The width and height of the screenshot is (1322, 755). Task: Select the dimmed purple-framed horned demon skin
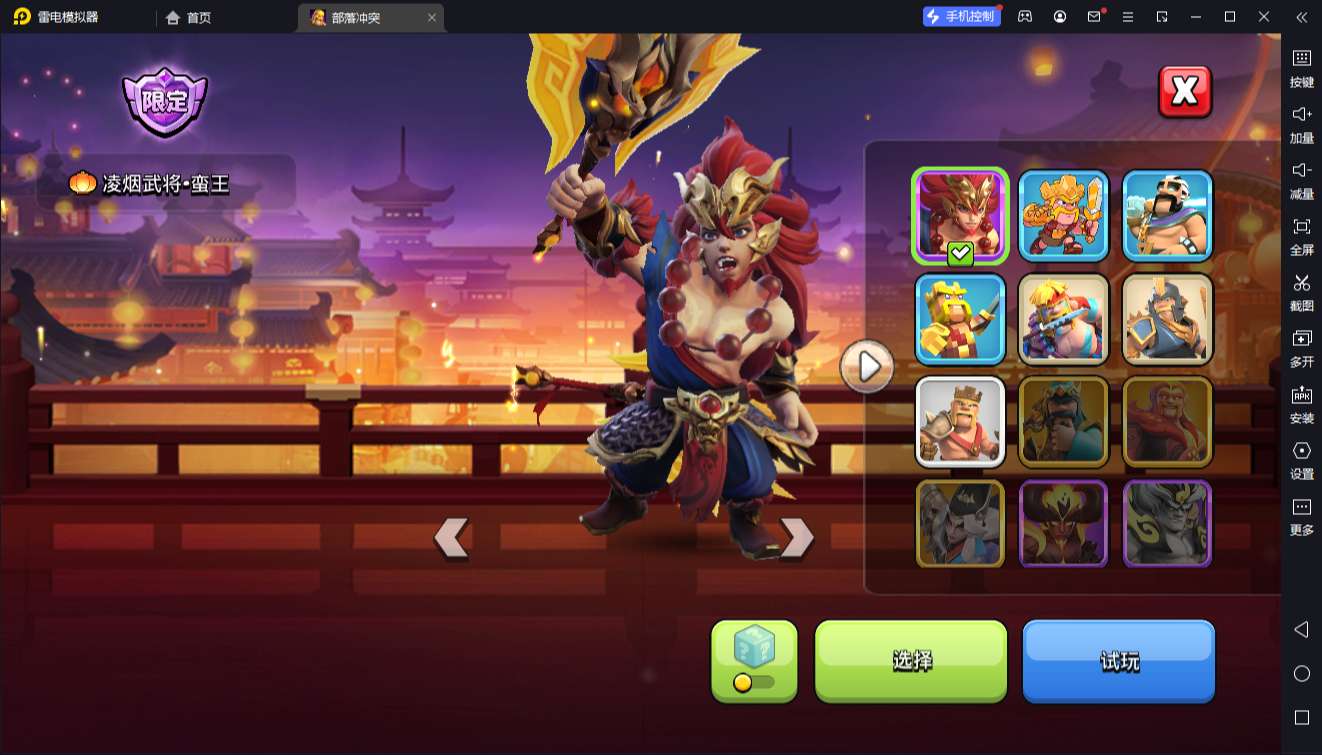coord(1064,524)
